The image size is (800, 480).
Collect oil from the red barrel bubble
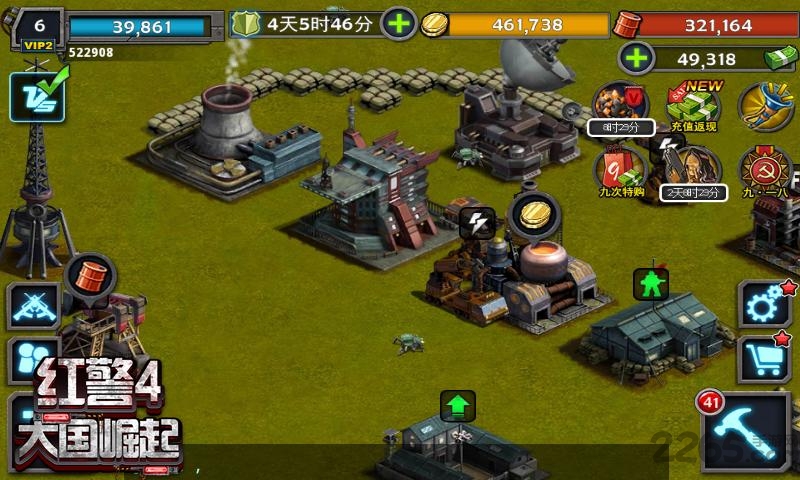click(x=91, y=275)
